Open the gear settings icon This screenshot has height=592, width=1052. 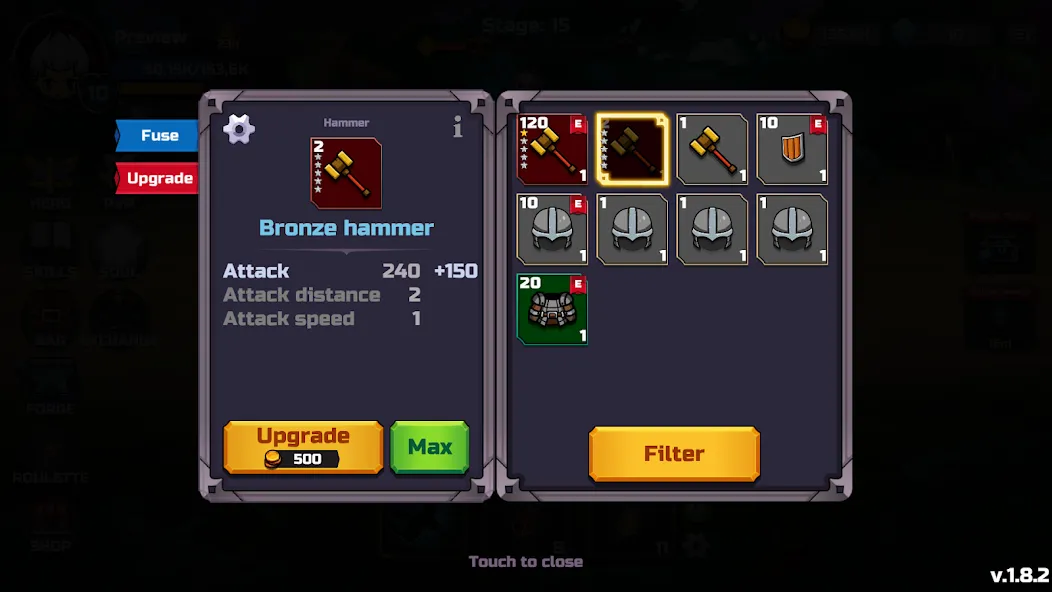click(239, 129)
